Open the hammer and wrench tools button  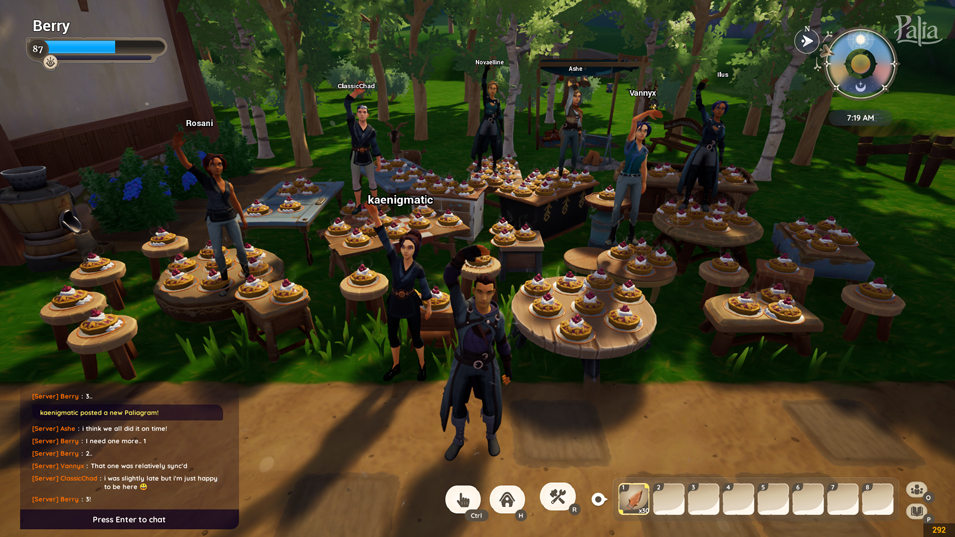tap(558, 496)
